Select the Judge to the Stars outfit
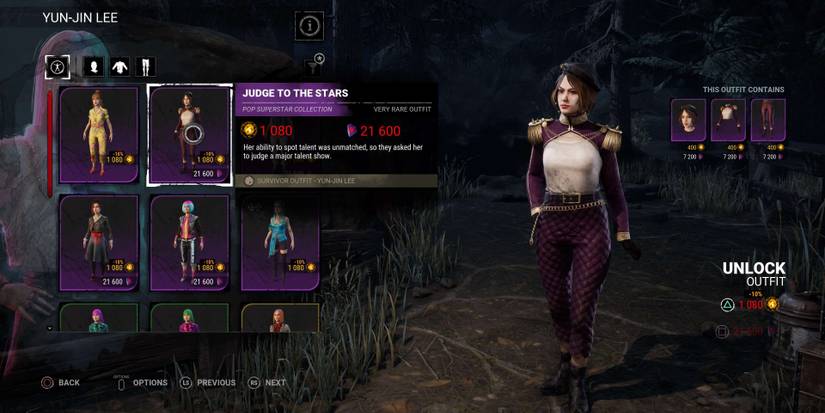The image size is (825, 413). point(190,135)
